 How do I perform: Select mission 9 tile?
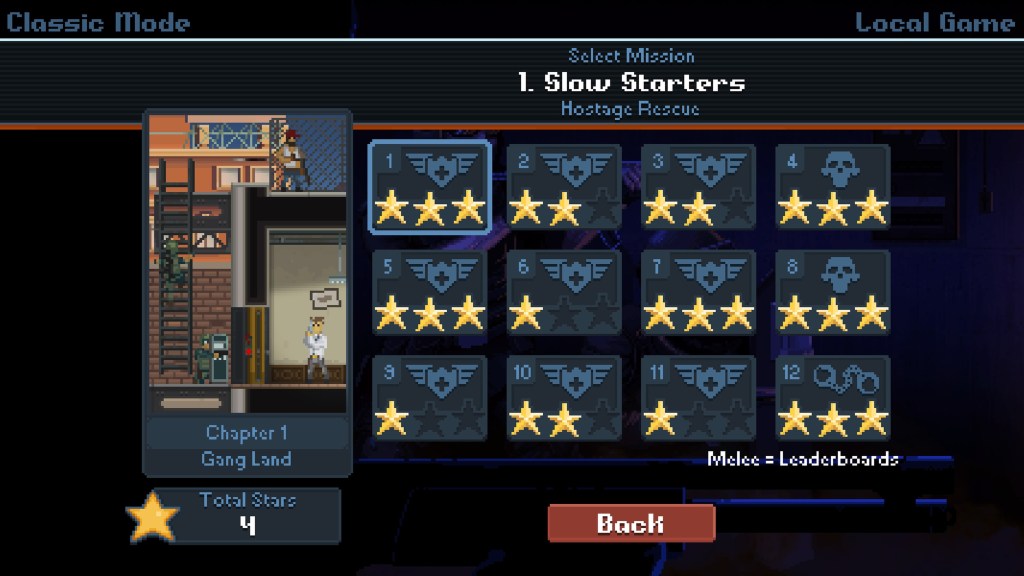point(430,397)
